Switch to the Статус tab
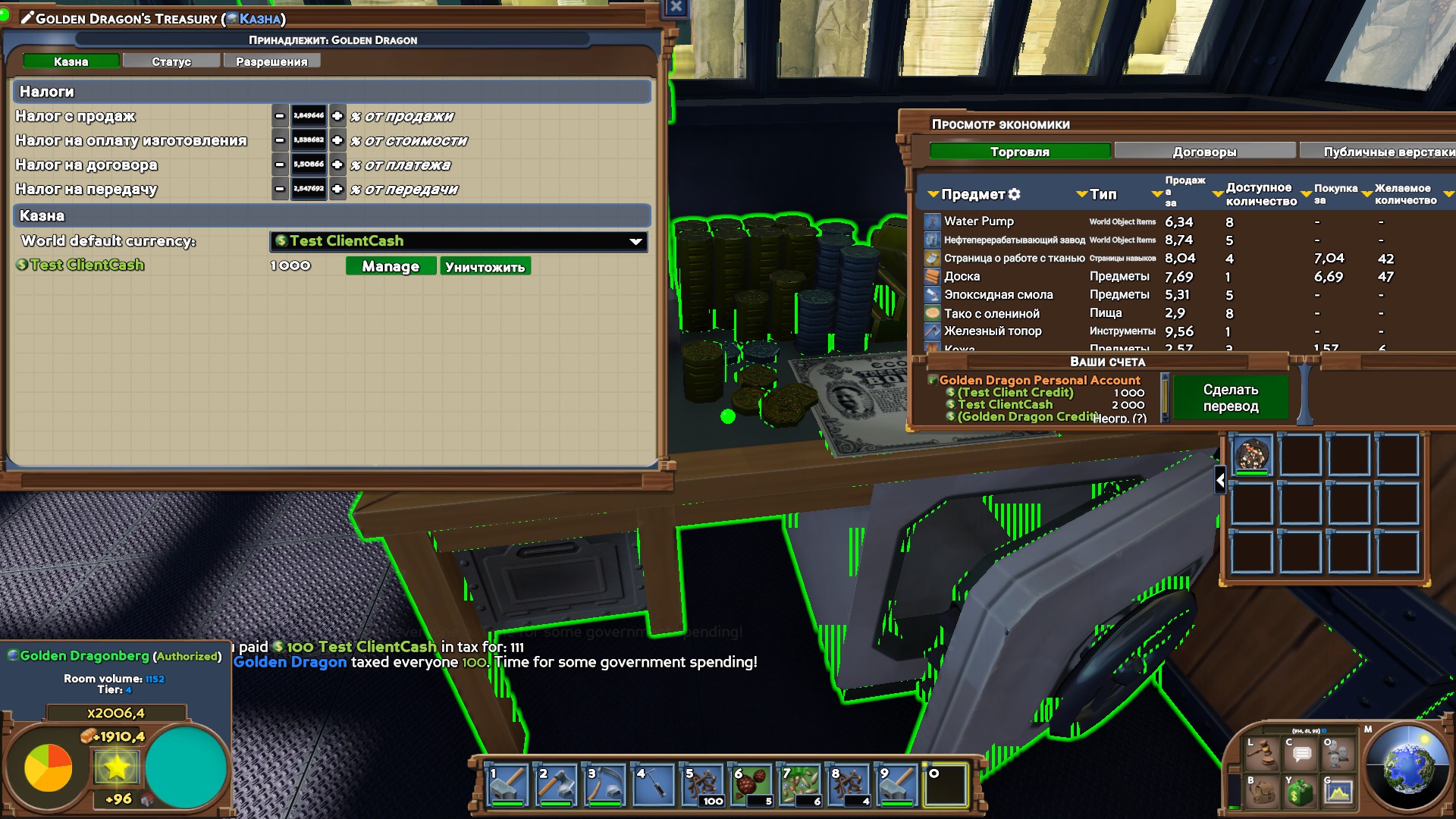1456x819 pixels. coord(171,61)
